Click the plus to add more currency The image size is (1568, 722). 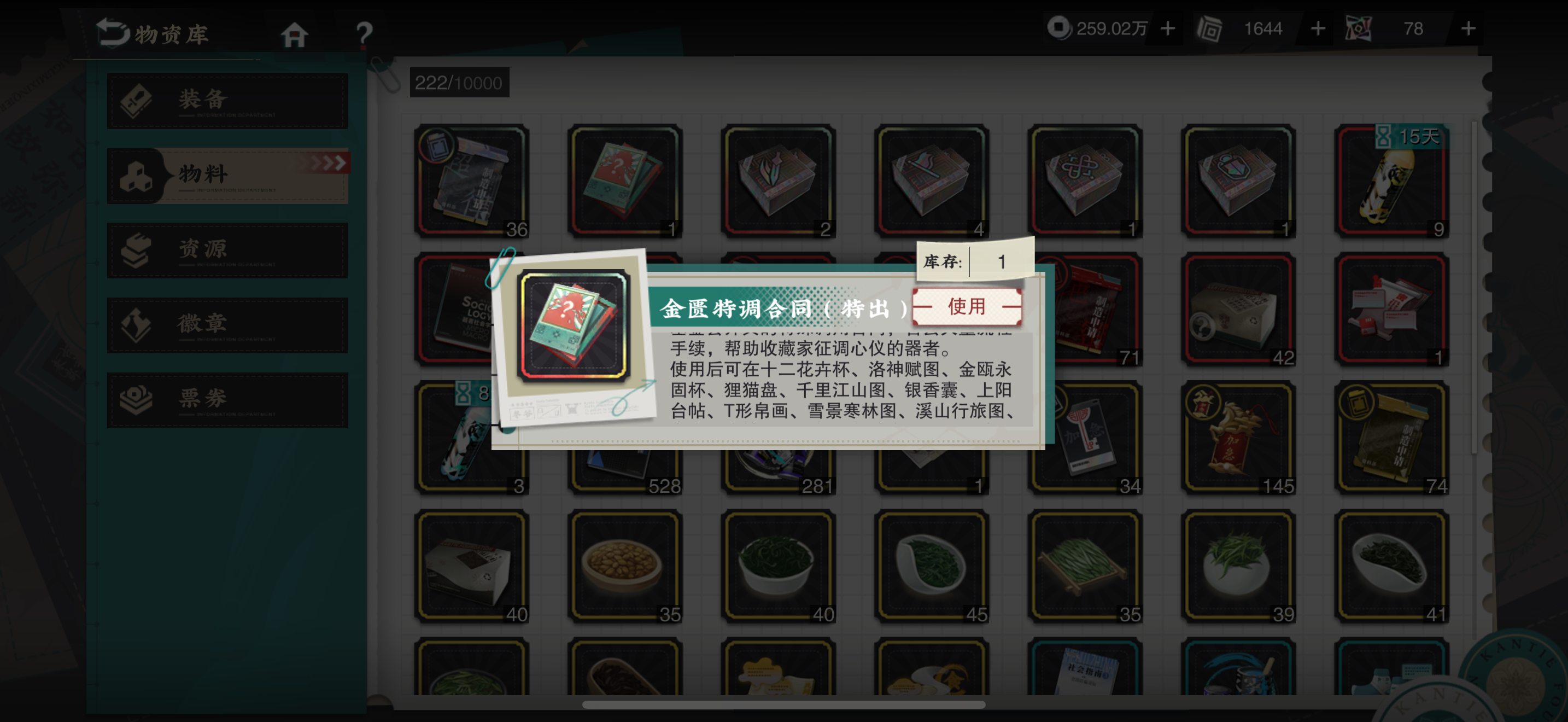(1167, 27)
